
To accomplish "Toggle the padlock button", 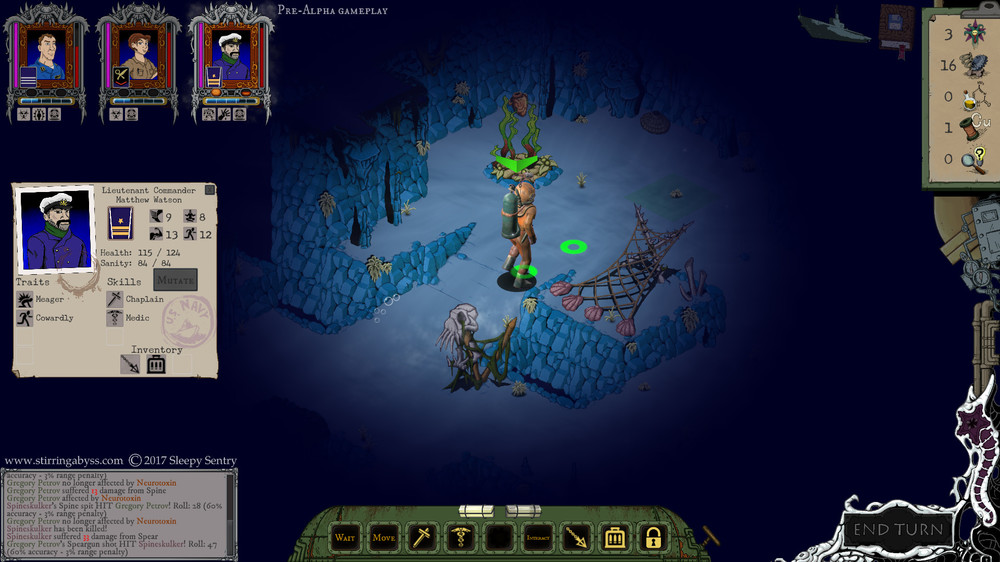I will [x=653, y=538].
